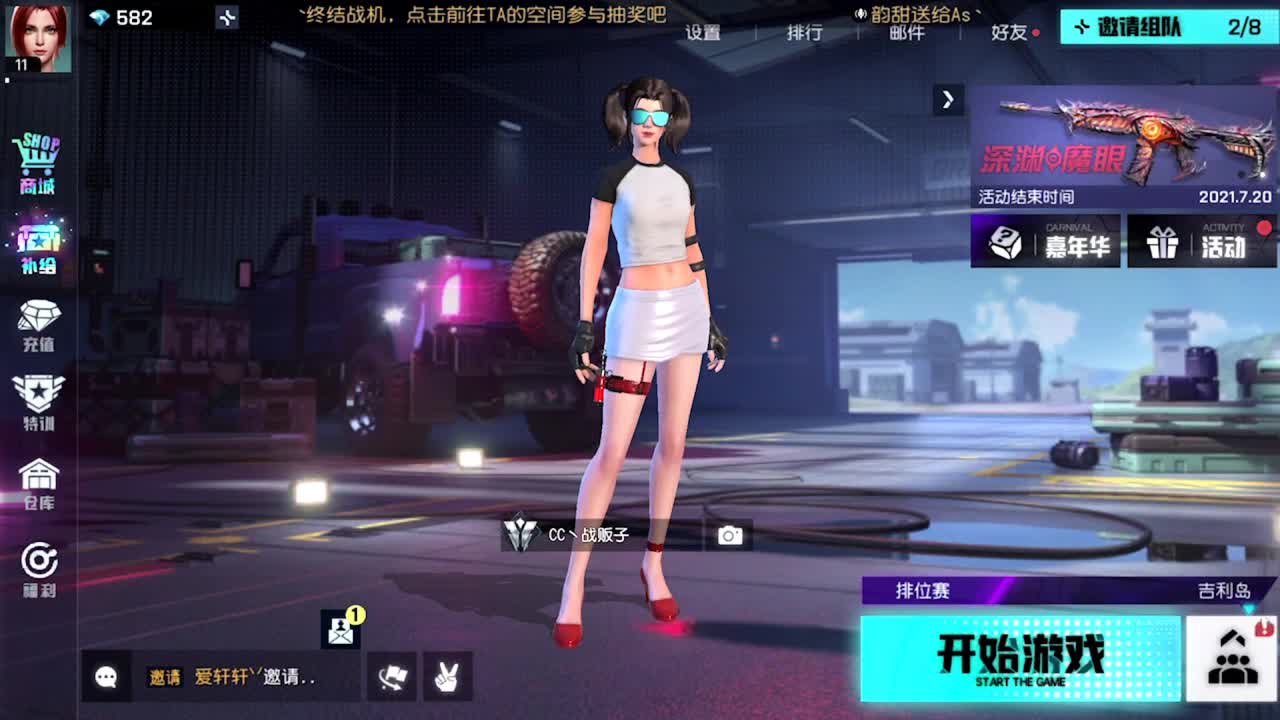This screenshot has height=720, width=1280.
Task: Open the 充值 diamond recharge page
Action: 39,325
